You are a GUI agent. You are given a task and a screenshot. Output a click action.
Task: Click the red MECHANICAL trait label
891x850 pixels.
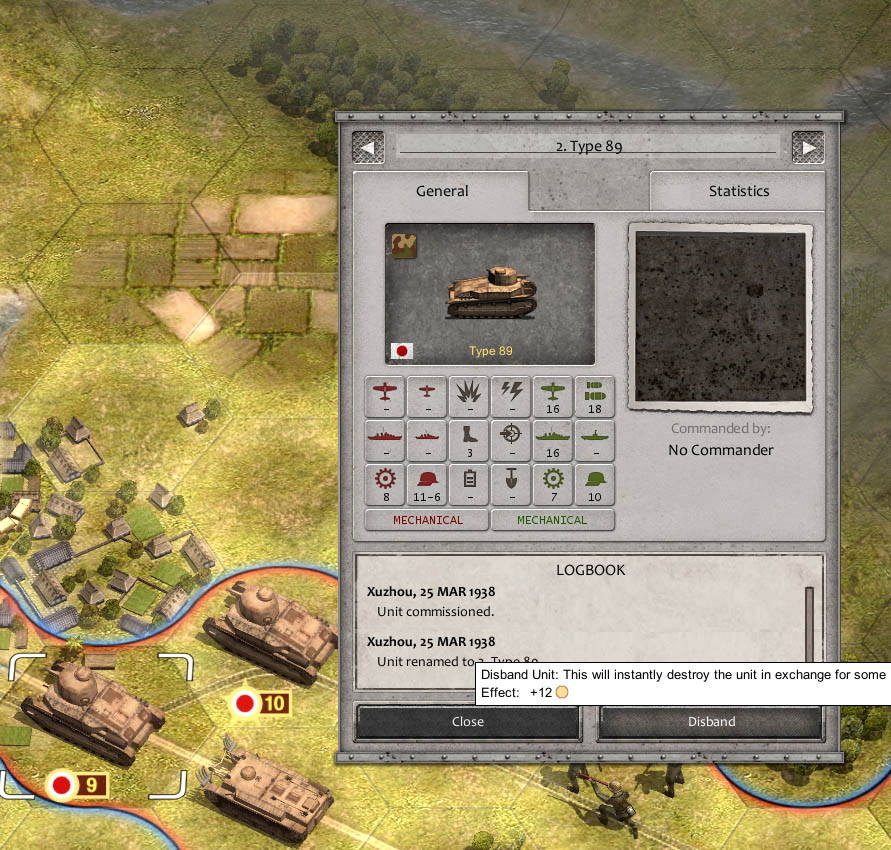point(427,520)
